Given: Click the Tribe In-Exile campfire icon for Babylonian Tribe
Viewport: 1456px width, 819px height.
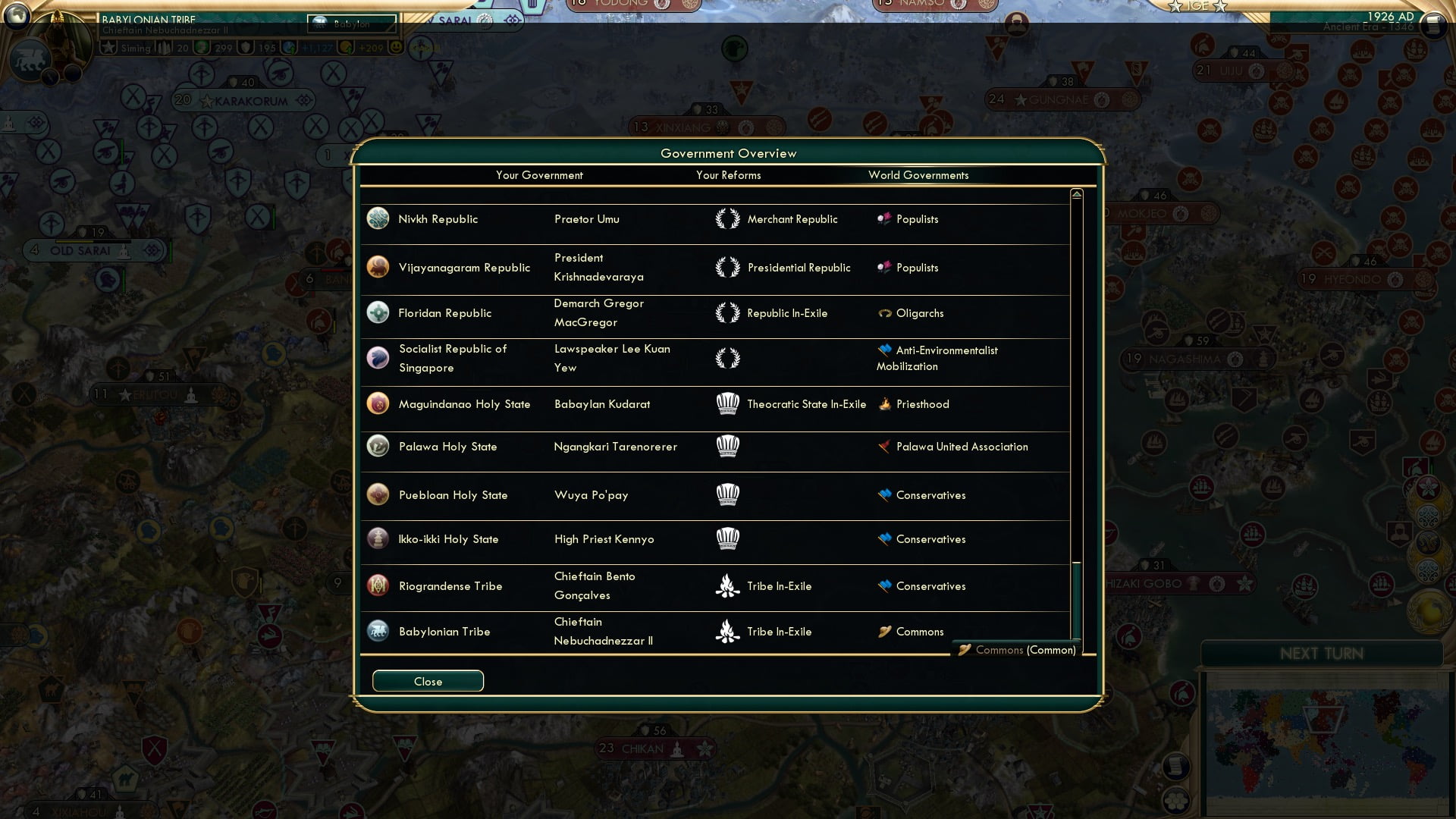Looking at the screenshot, I should 728,631.
